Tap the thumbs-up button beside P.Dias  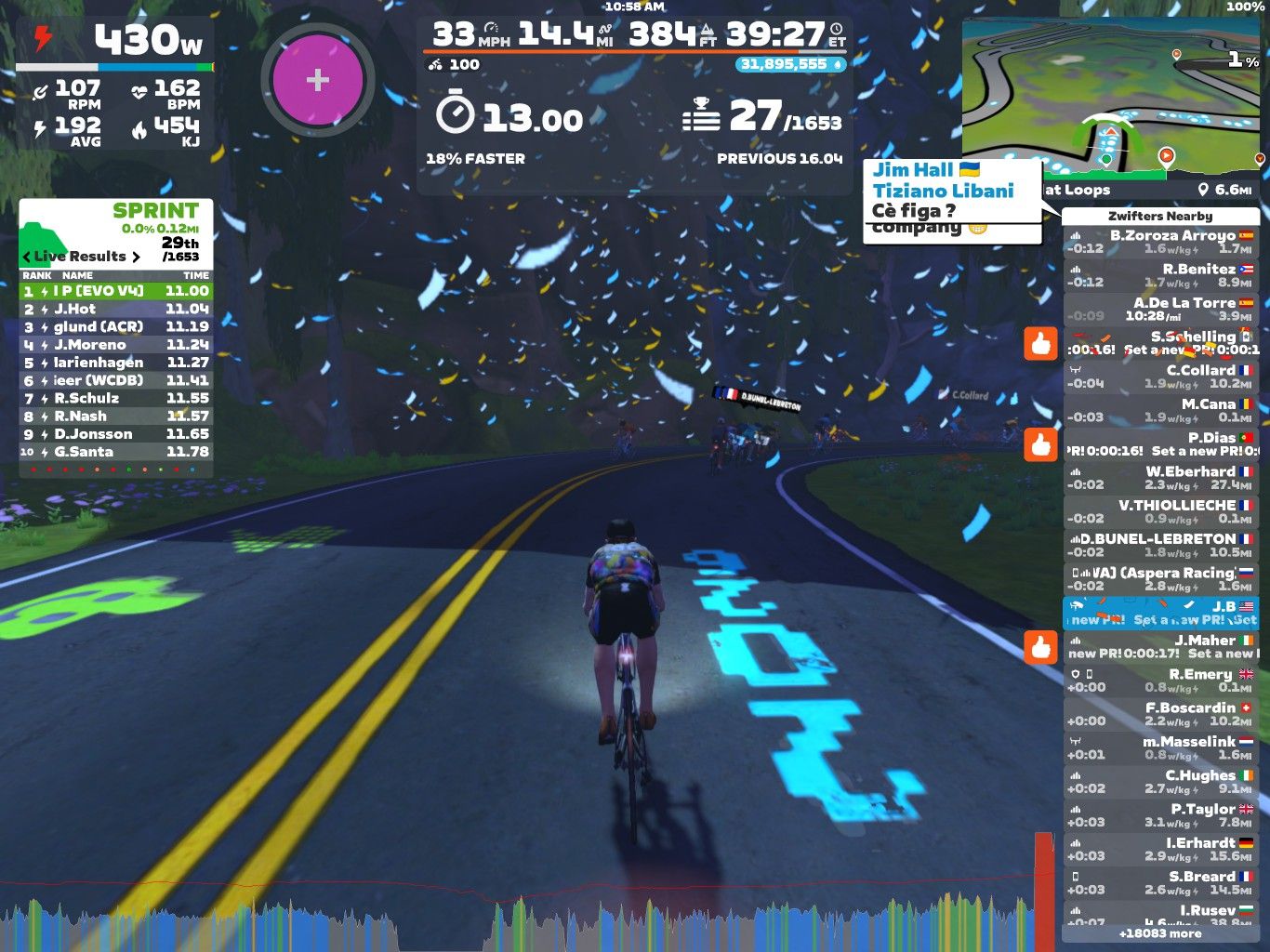coord(1040,444)
